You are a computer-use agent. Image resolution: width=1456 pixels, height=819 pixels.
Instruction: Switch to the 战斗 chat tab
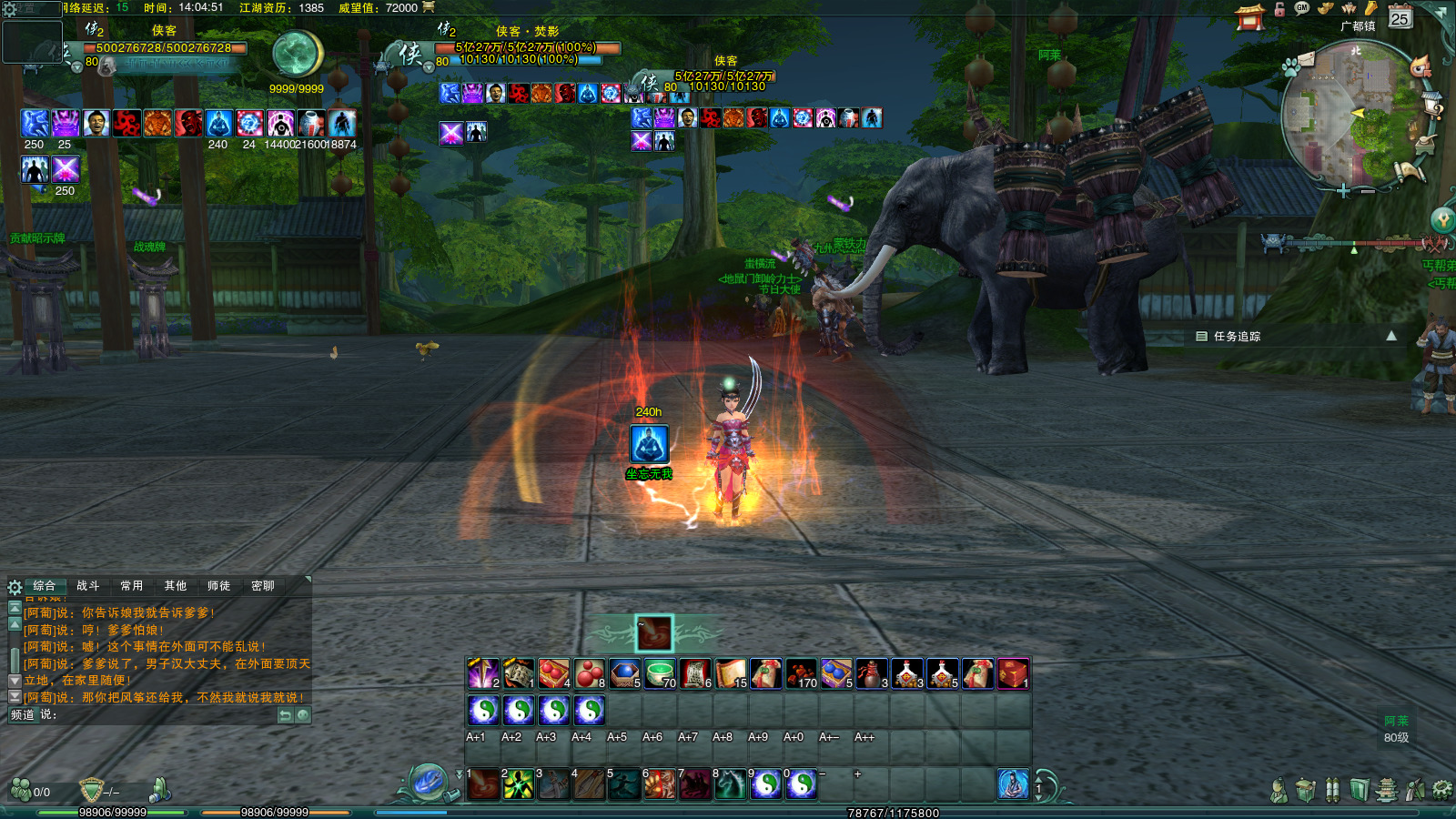pos(88,586)
